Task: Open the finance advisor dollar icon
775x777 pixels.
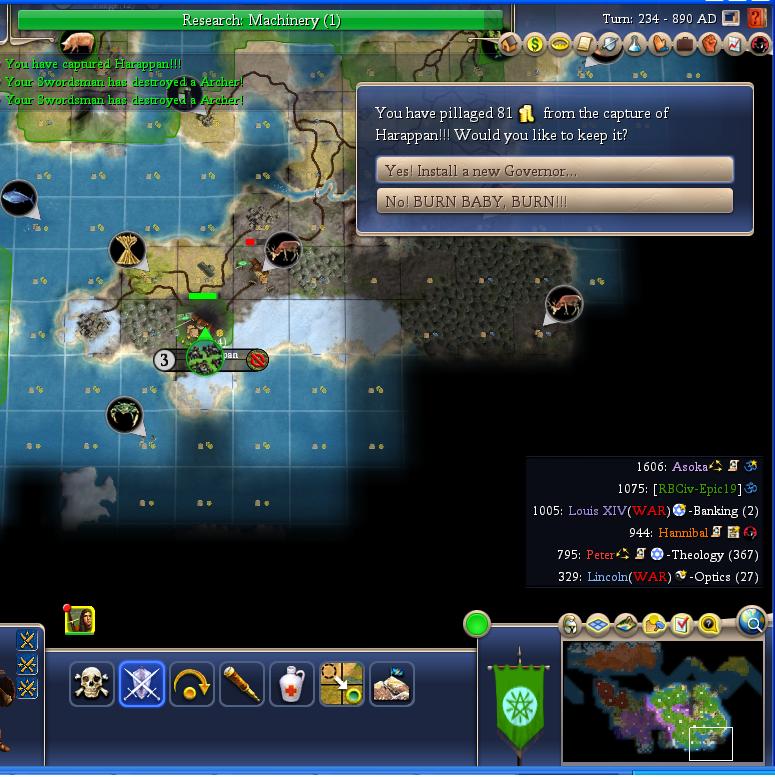Action: pyautogui.click(x=534, y=44)
